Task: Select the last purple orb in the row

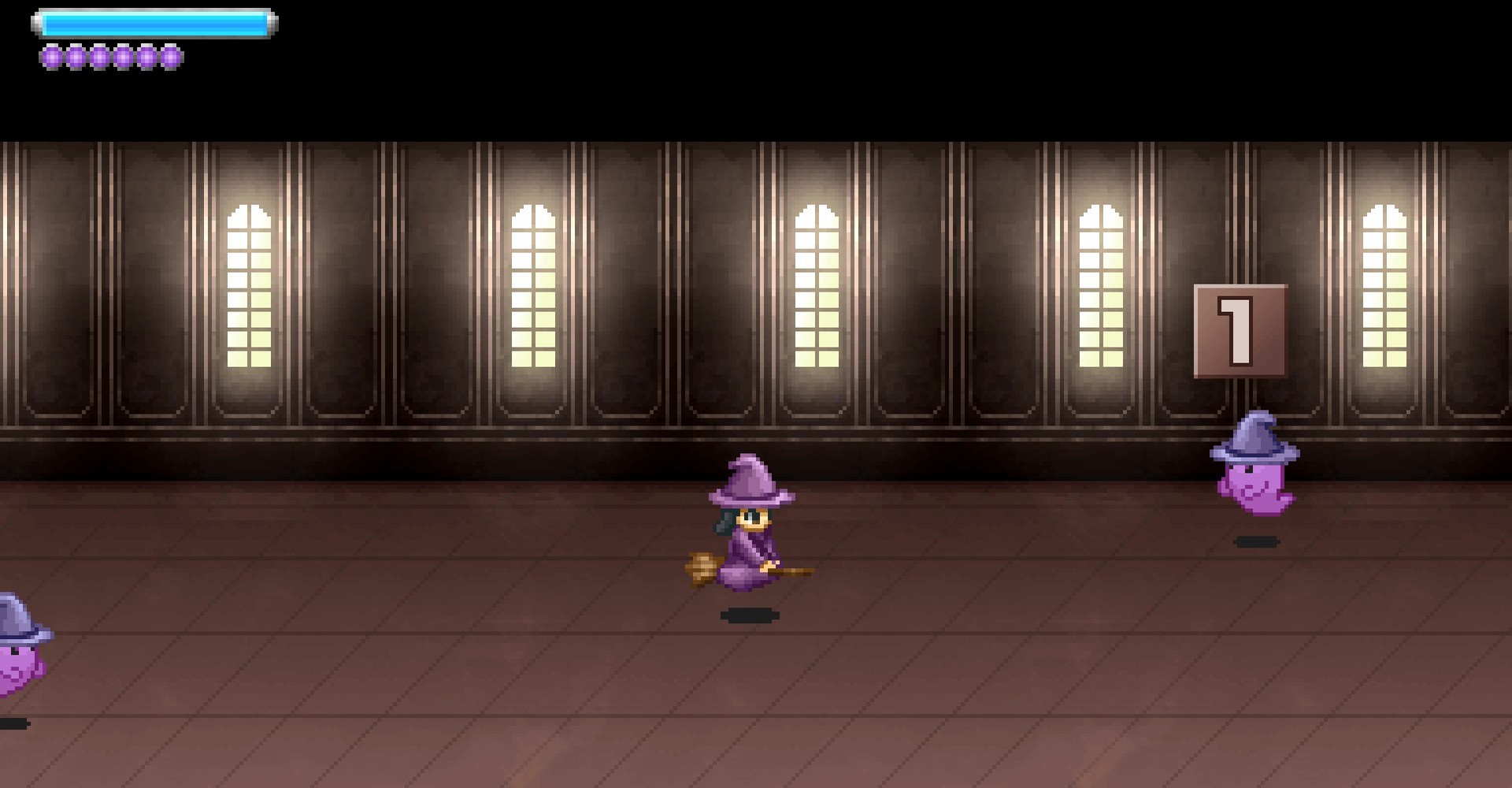Action: click(170, 57)
